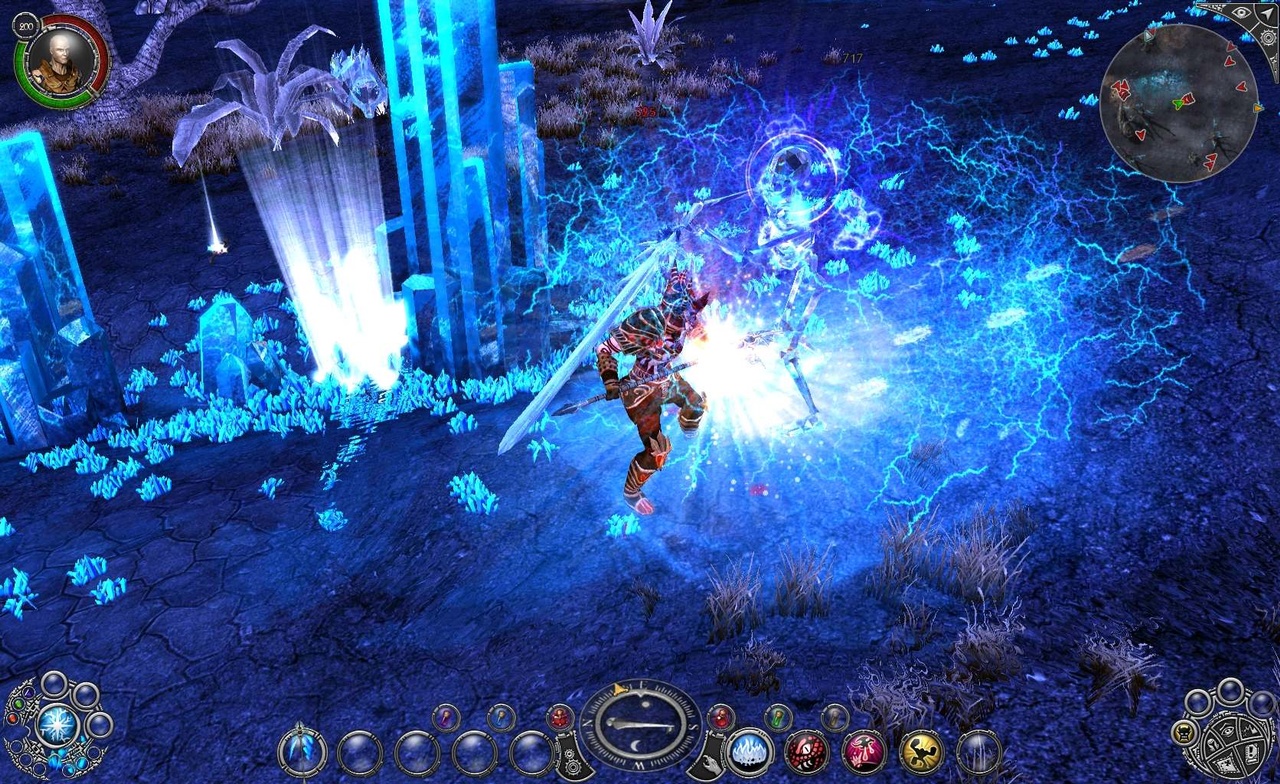The width and height of the screenshot is (1280, 784).
Task: Expand the hand tab right of the compass
Action: click(x=710, y=762)
